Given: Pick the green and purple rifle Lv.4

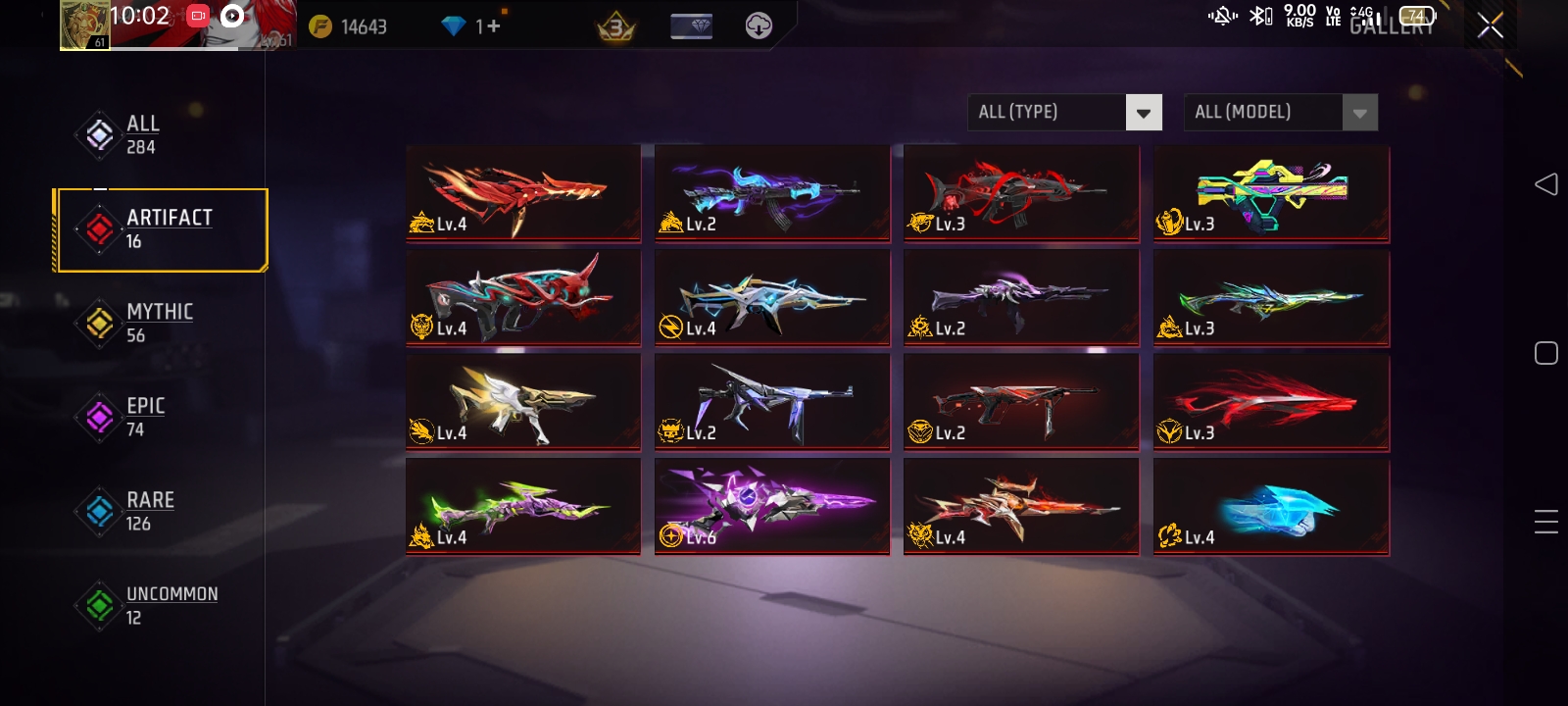Looking at the screenshot, I should click(523, 506).
